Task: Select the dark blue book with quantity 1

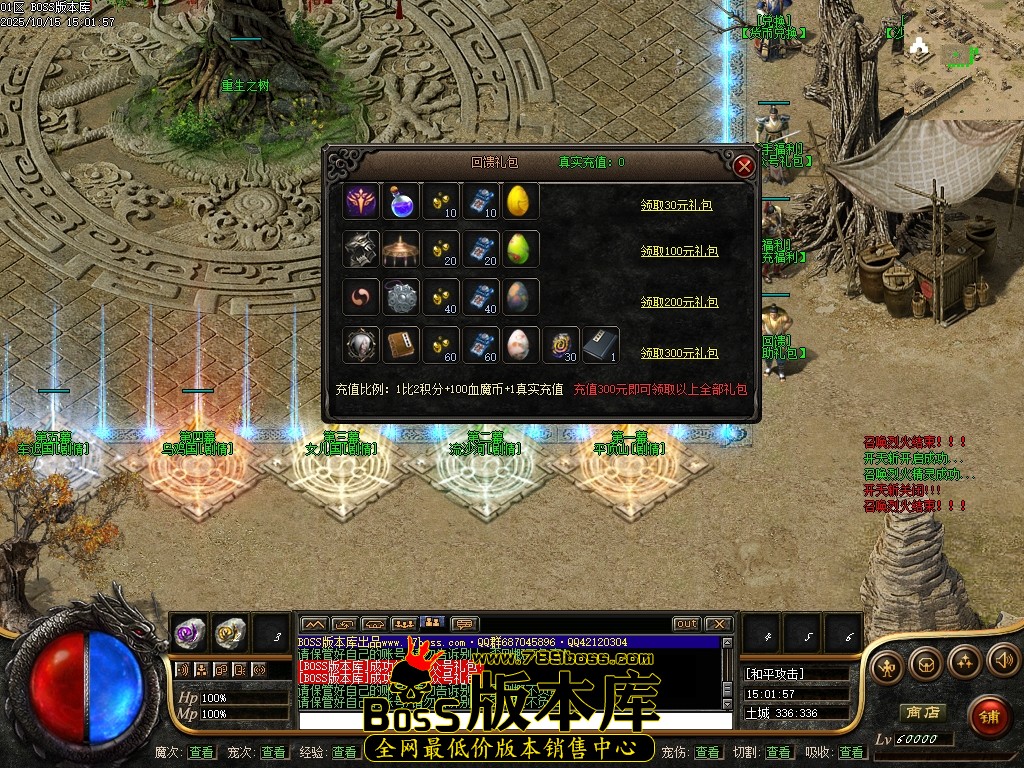Action: point(601,345)
